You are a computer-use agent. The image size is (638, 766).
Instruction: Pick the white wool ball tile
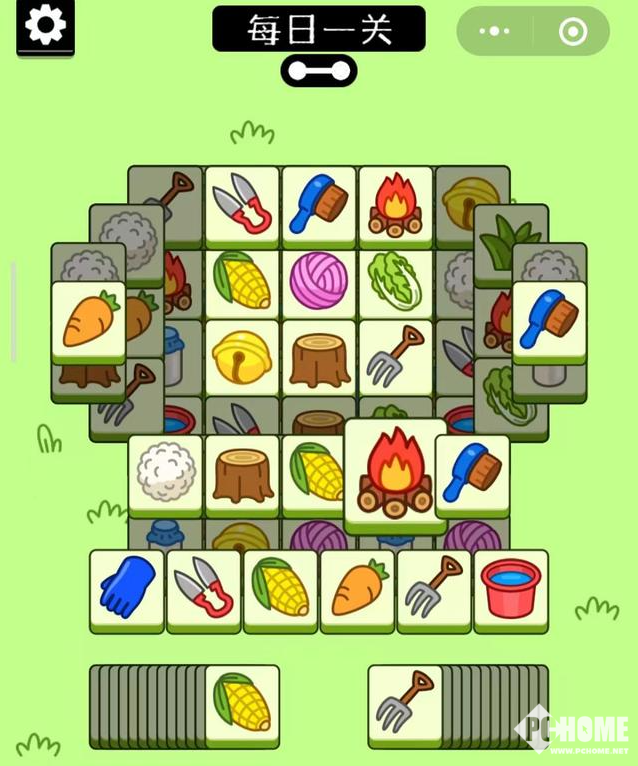pos(165,473)
